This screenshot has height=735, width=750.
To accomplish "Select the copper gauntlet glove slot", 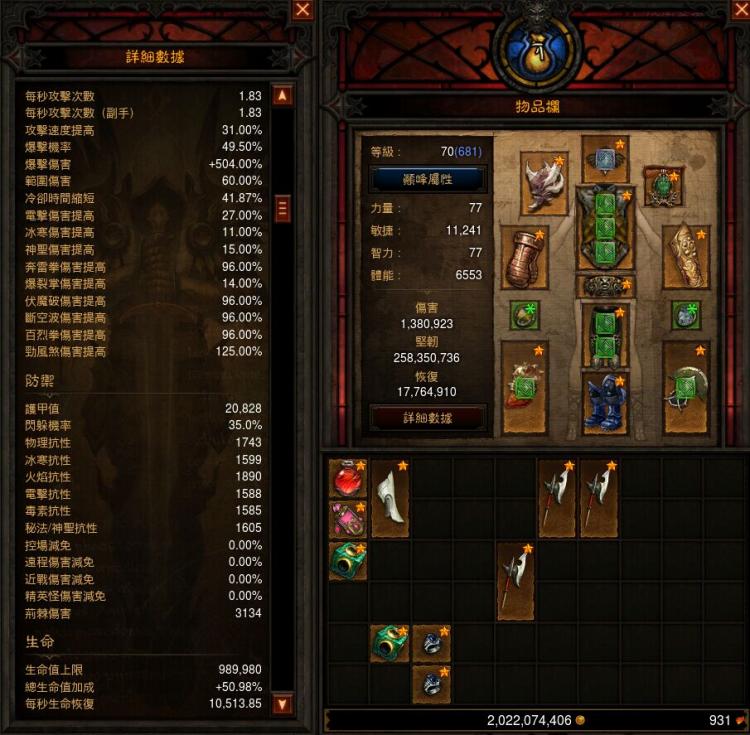I will click(x=525, y=258).
